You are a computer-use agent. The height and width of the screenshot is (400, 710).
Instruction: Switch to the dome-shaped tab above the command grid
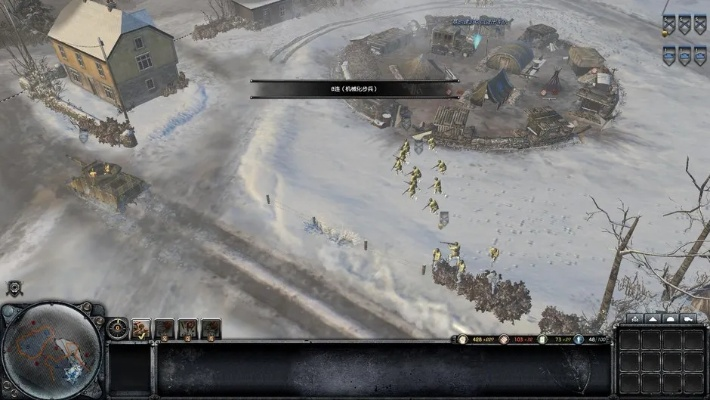pyautogui.click(x=672, y=319)
